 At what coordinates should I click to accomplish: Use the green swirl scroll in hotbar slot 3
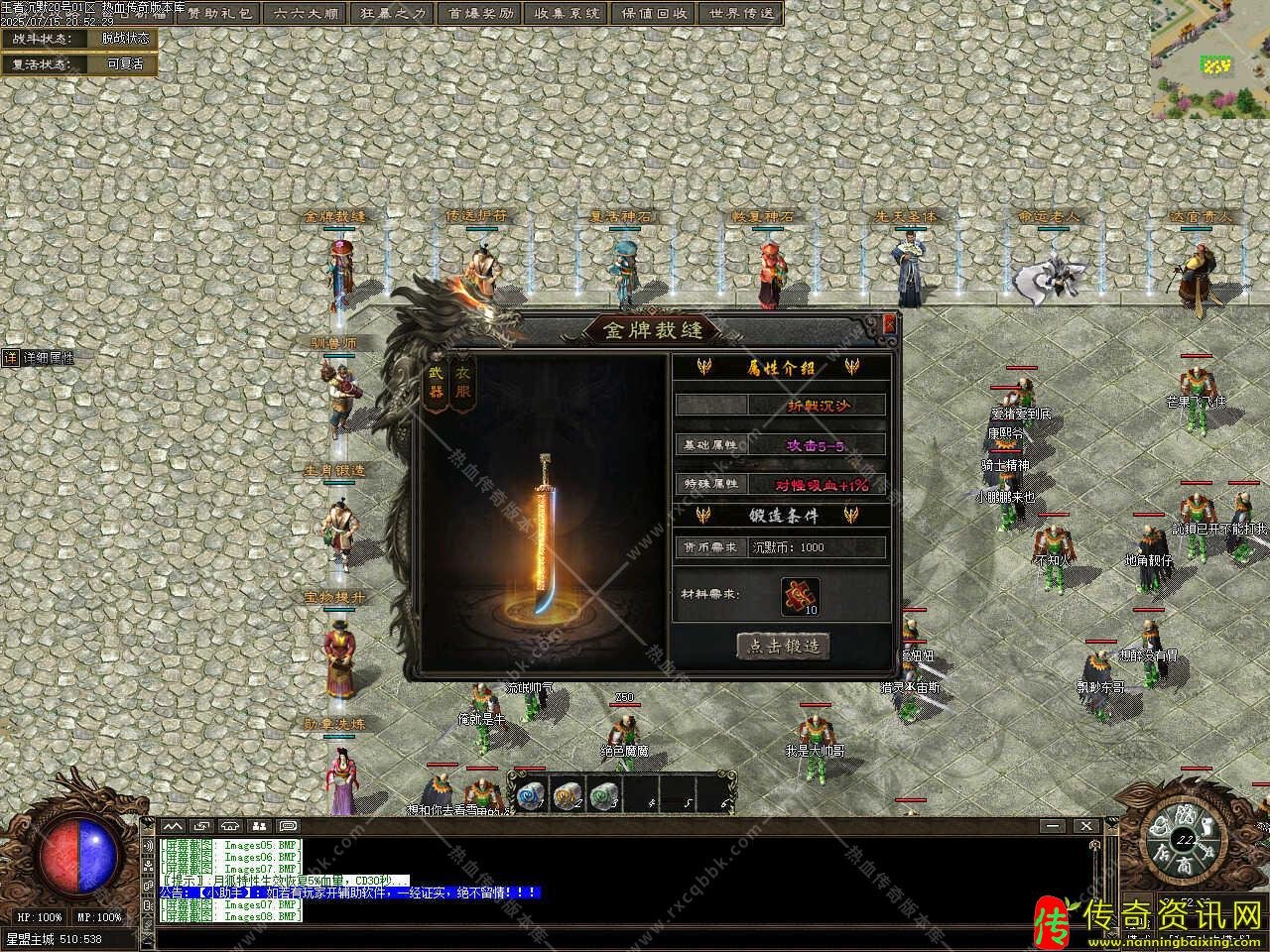click(603, 792)
